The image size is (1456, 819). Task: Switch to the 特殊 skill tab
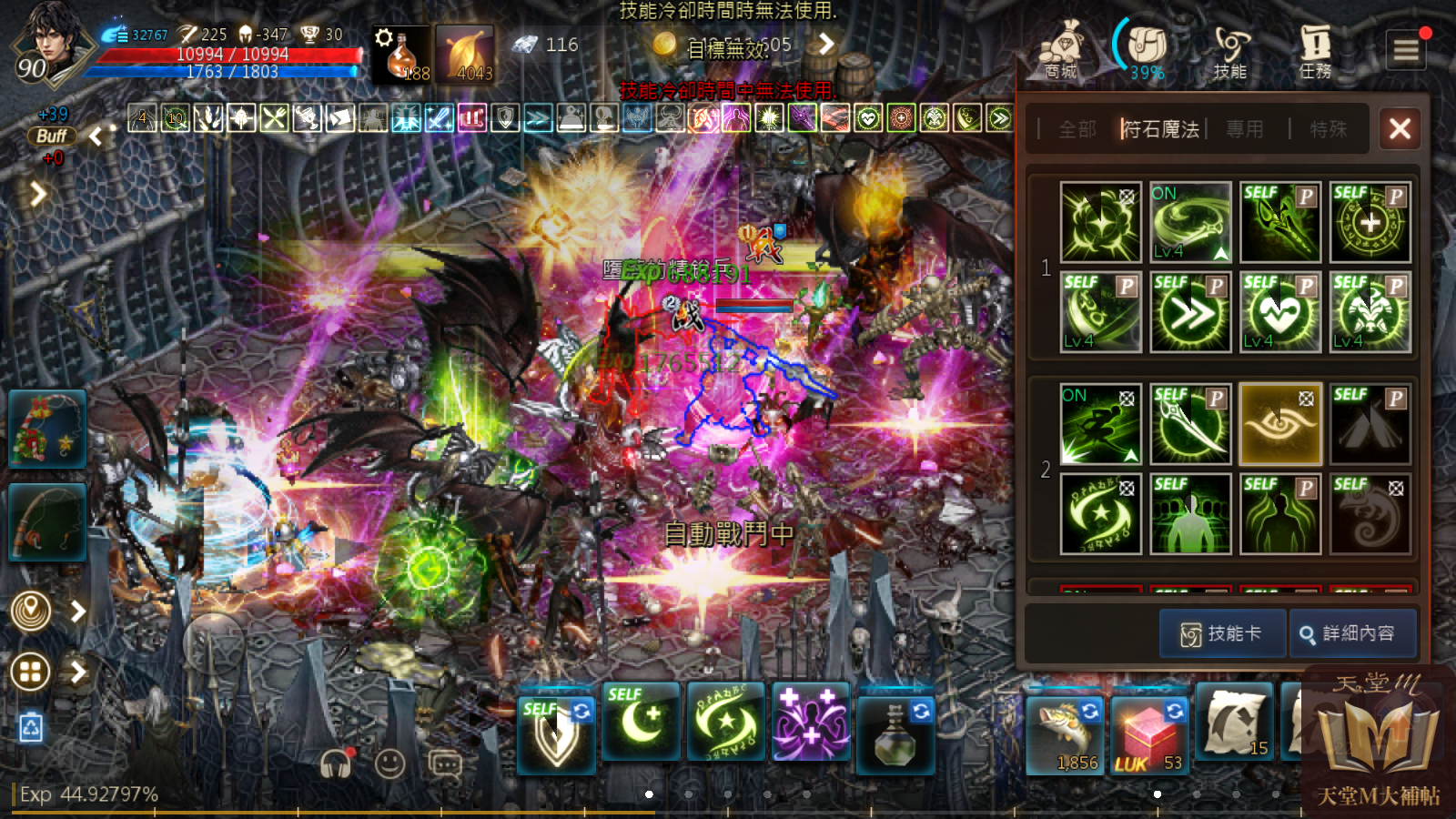1328,129
